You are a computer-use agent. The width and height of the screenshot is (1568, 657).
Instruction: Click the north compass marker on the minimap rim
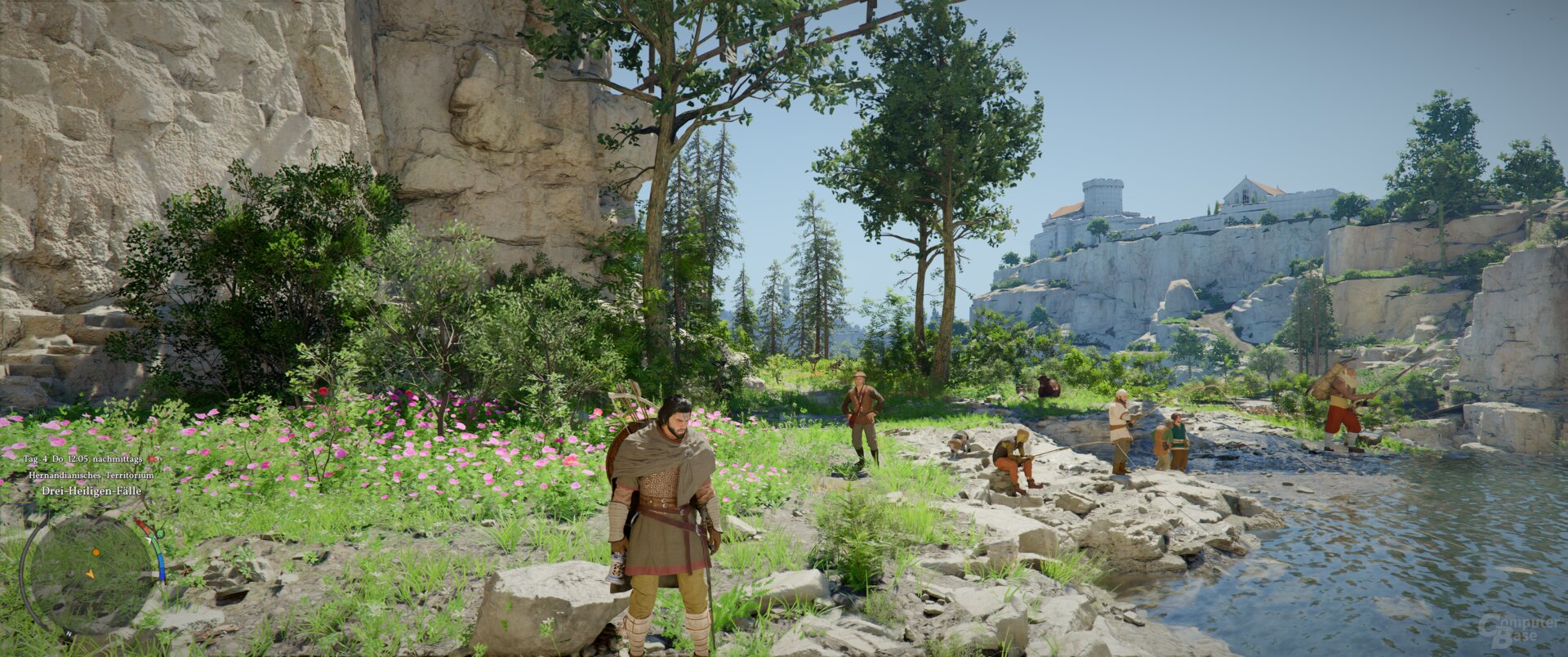click(x=69, y=633)
